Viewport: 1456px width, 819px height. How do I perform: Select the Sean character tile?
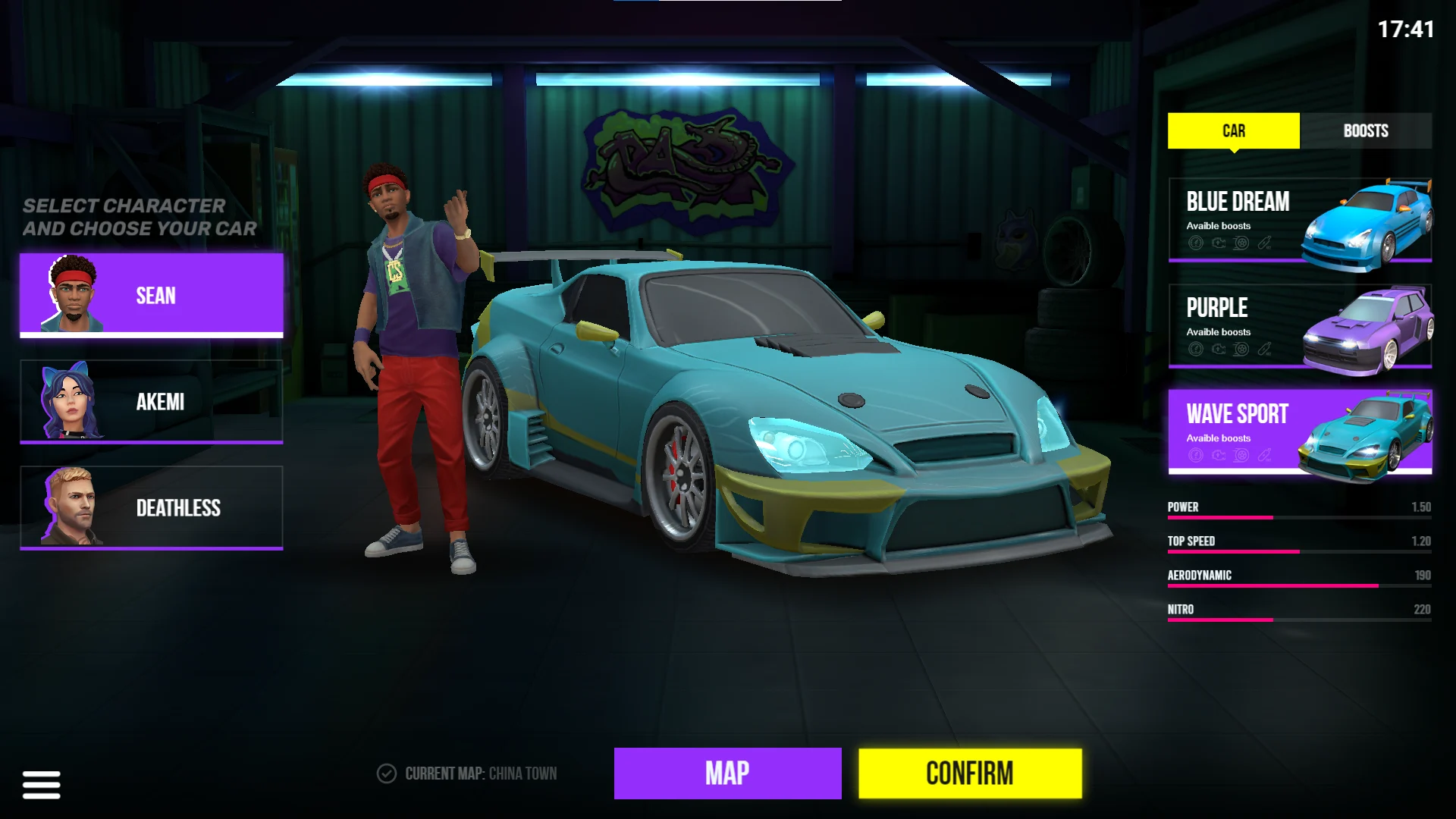152,295
